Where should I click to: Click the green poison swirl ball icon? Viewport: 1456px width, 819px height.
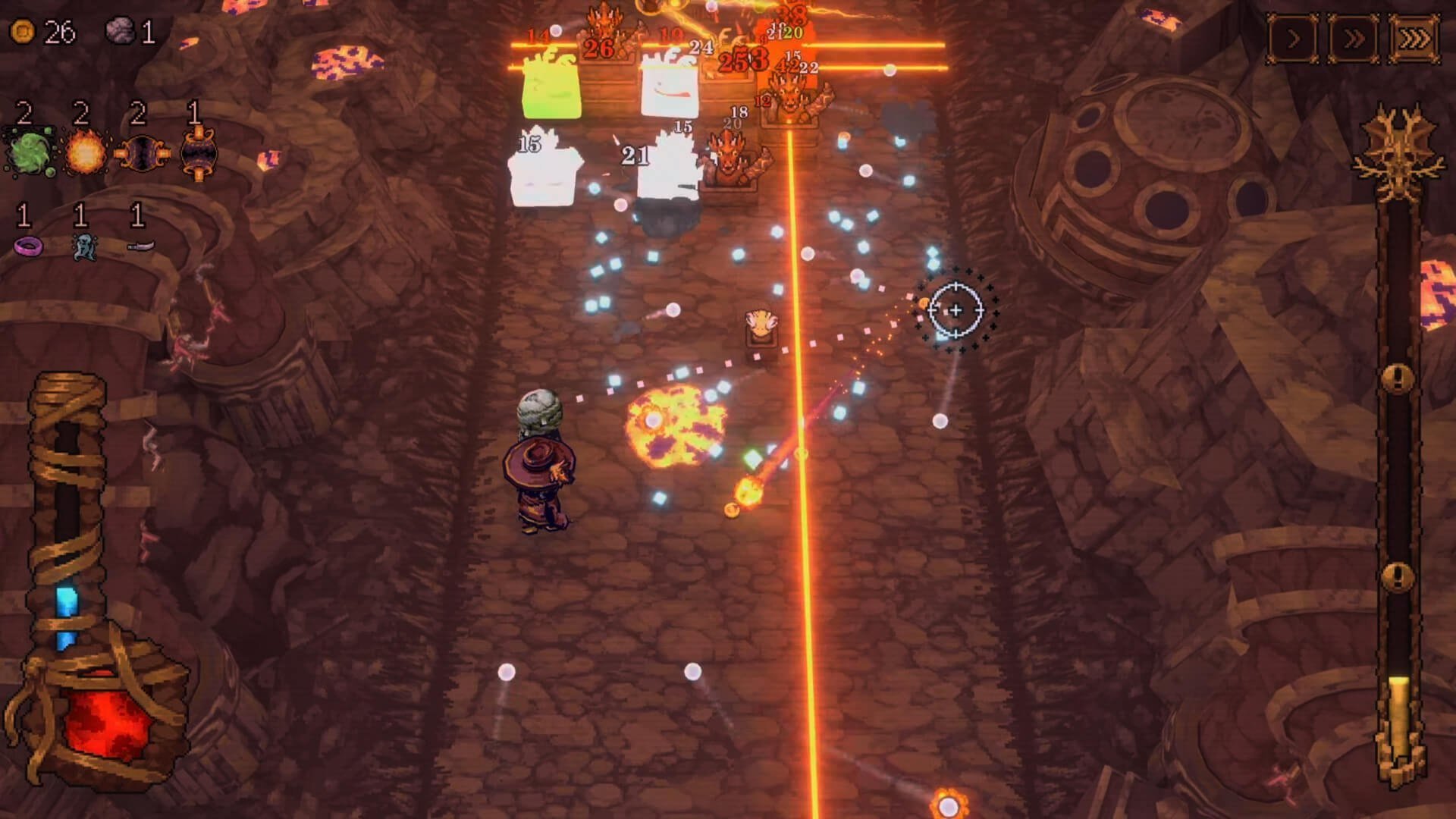[29, 152]
